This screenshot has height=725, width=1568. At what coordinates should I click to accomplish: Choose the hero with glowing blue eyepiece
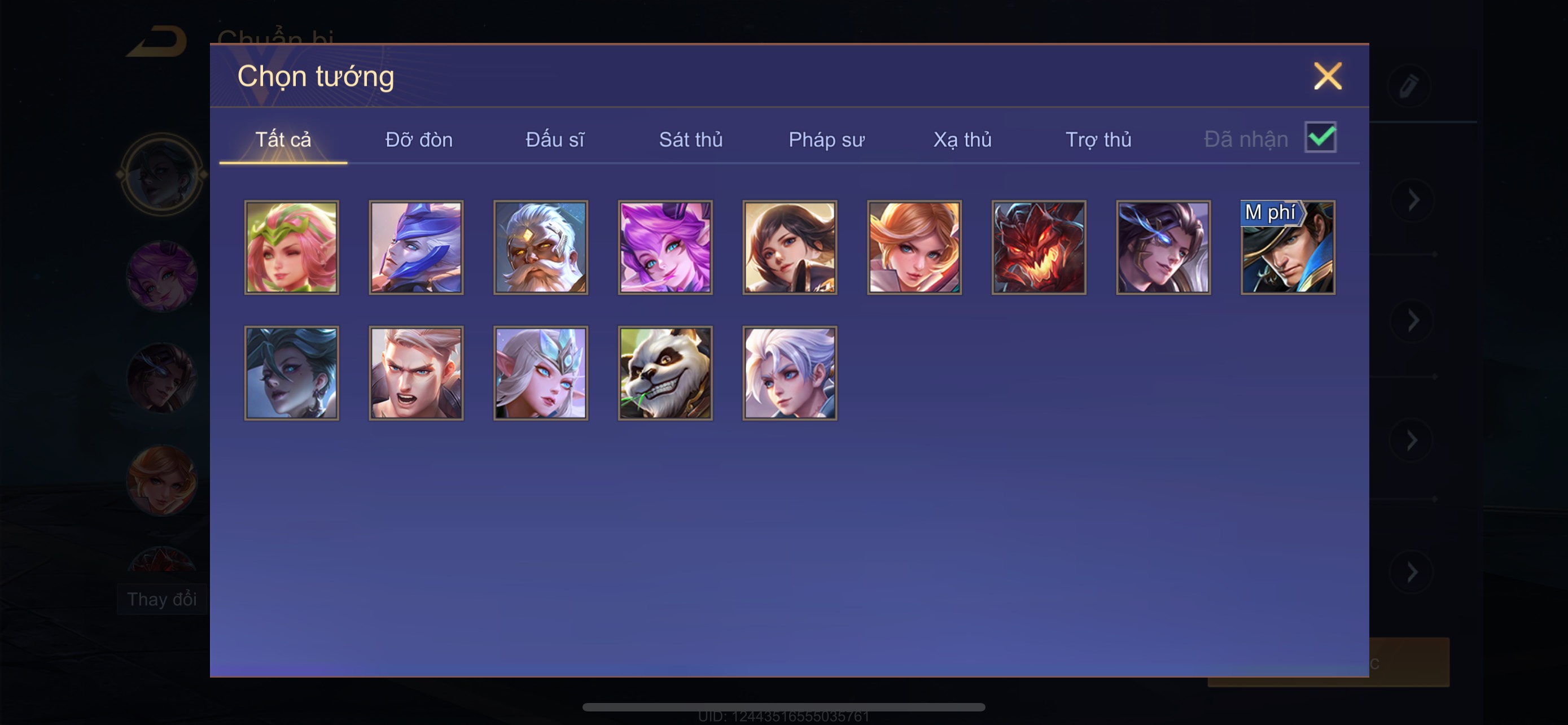[x=1163, y=248]
